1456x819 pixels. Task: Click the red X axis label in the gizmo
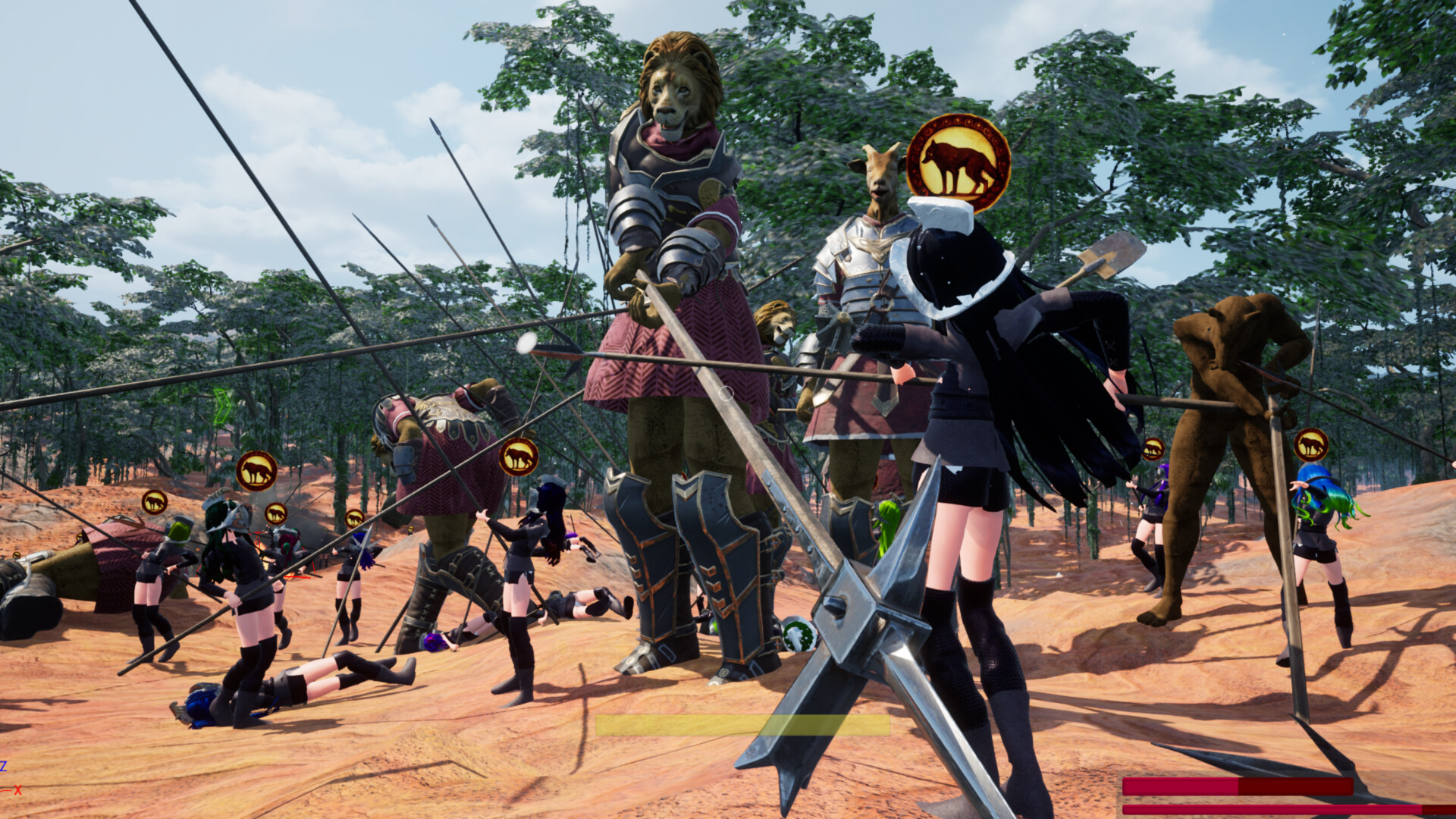pos(18,791)
